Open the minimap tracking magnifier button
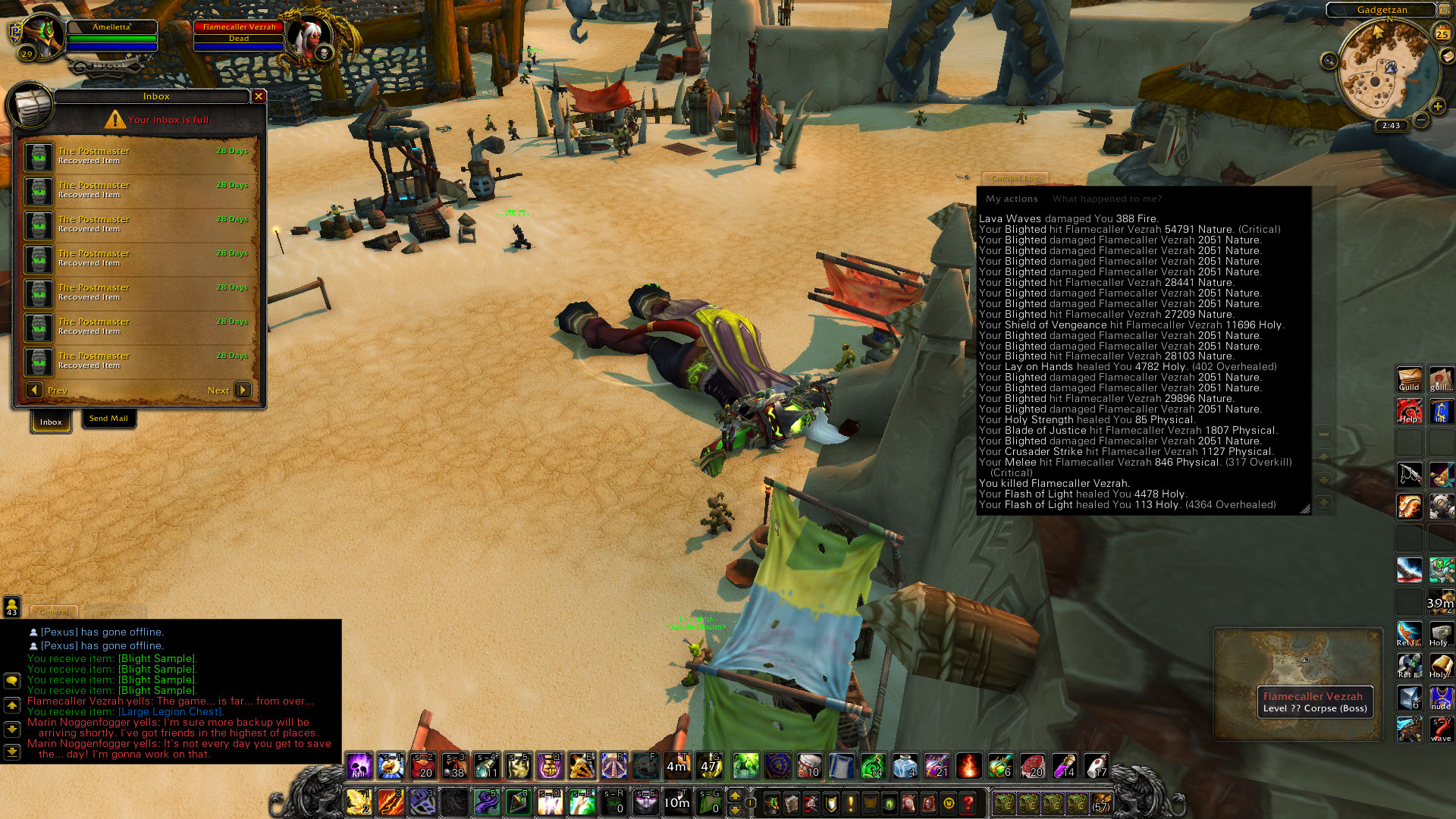 pyautogui.click(x=1329, y=61)
